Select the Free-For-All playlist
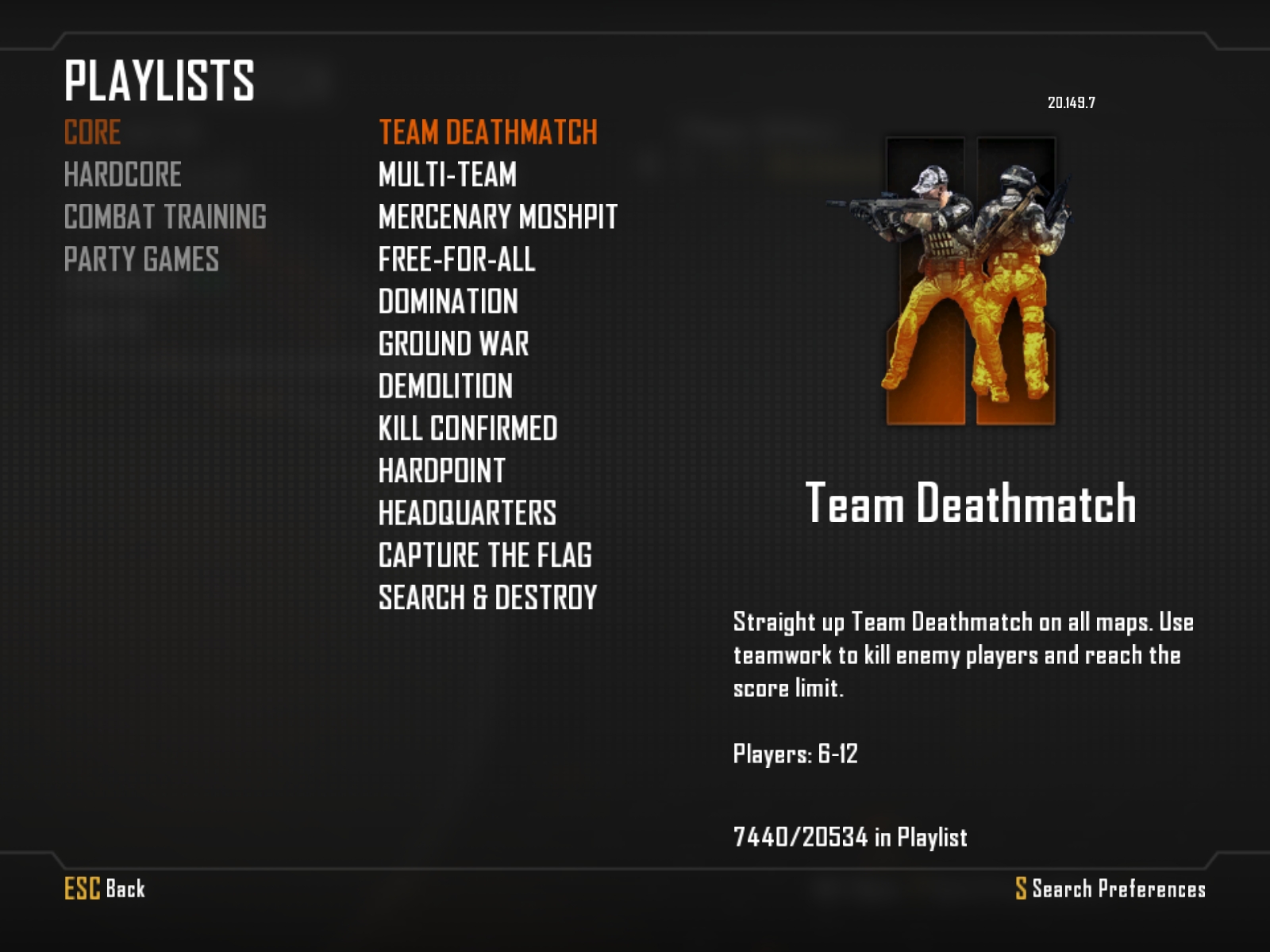This screenshot has height=952, width=1270. (x=456, y=259)
